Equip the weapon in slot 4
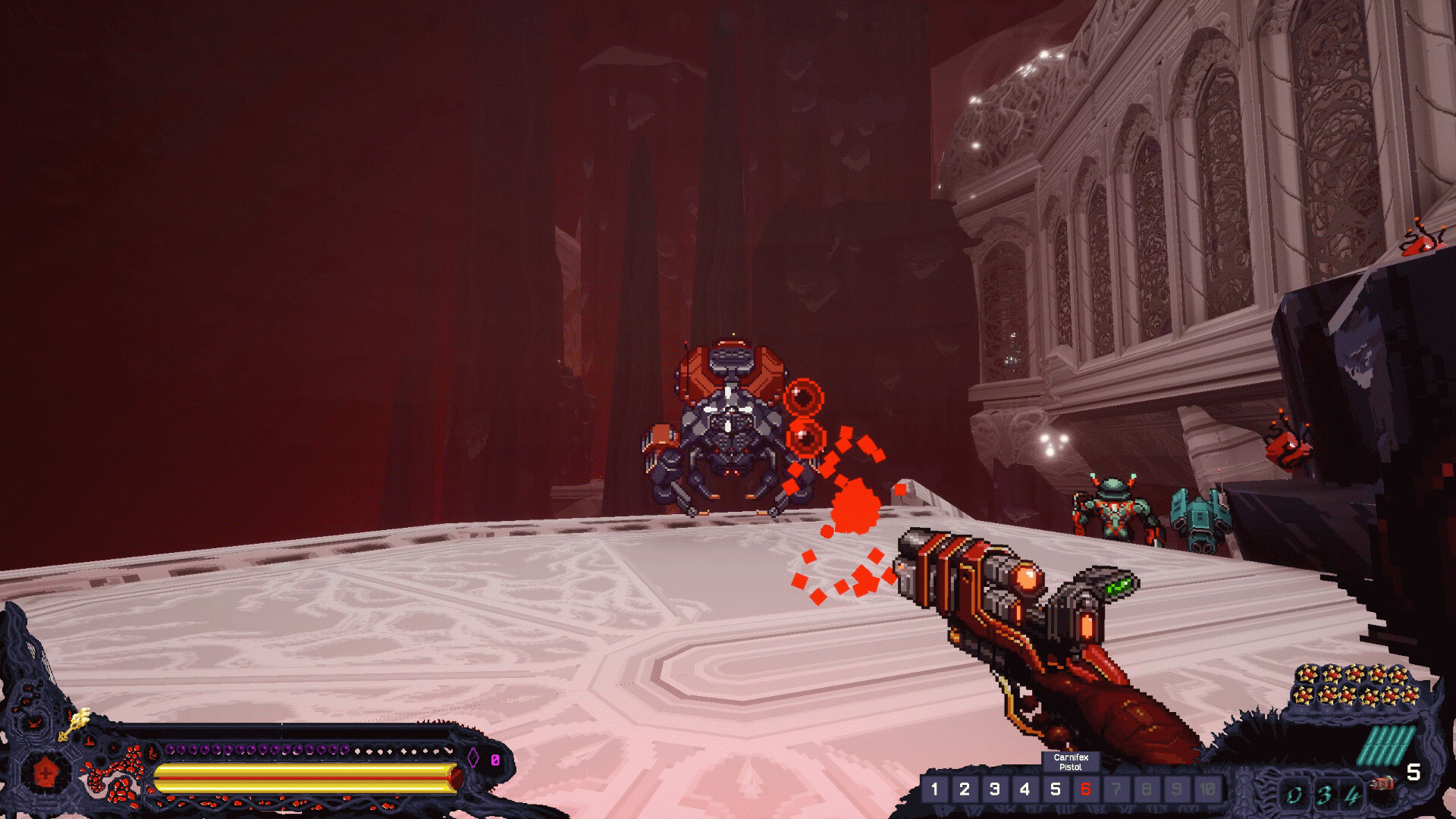1456x819 pixels. click(x=1025, y=789)
